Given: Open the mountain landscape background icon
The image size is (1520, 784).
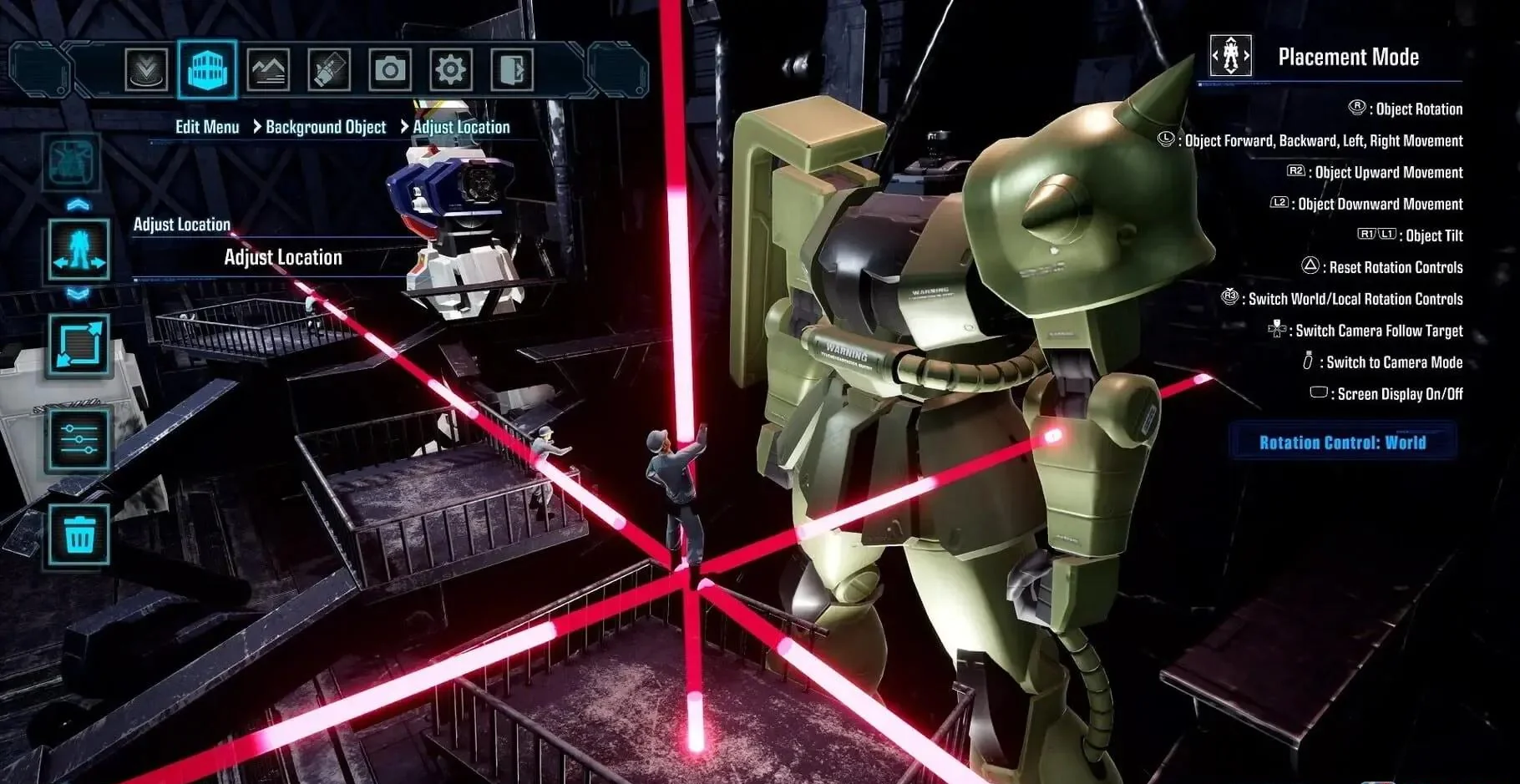Looking at the screenshot, I should click(x=268, y=69).
